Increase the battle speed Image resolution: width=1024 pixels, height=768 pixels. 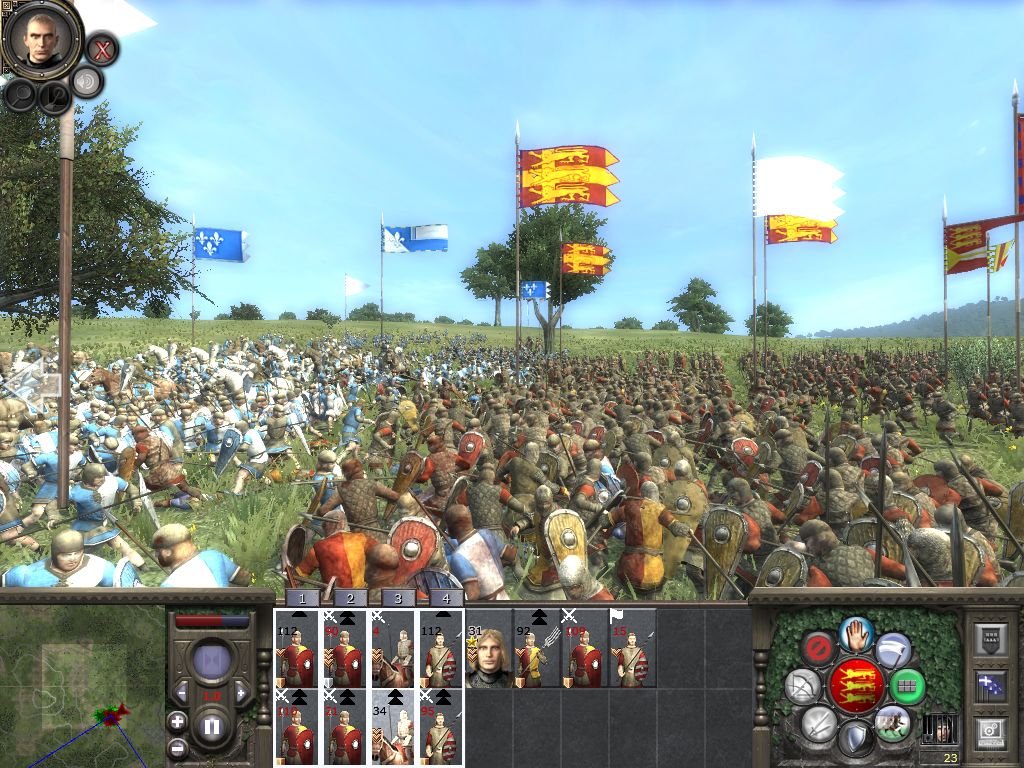(241, 694)
